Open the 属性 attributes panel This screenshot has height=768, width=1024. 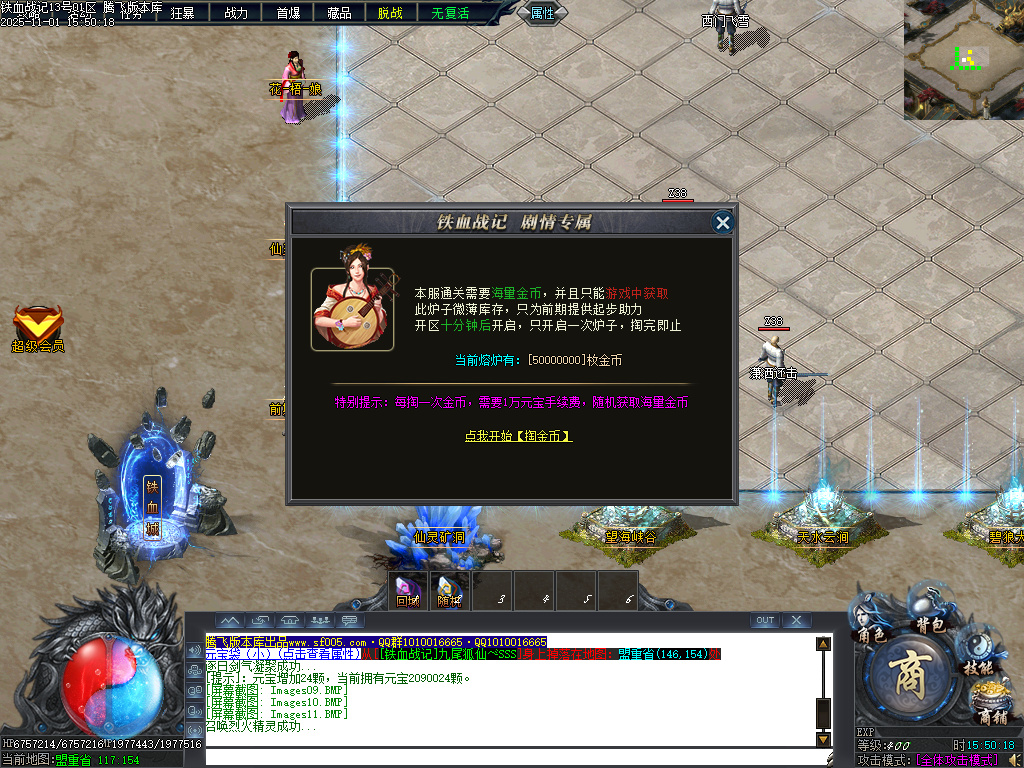(542, 13)
